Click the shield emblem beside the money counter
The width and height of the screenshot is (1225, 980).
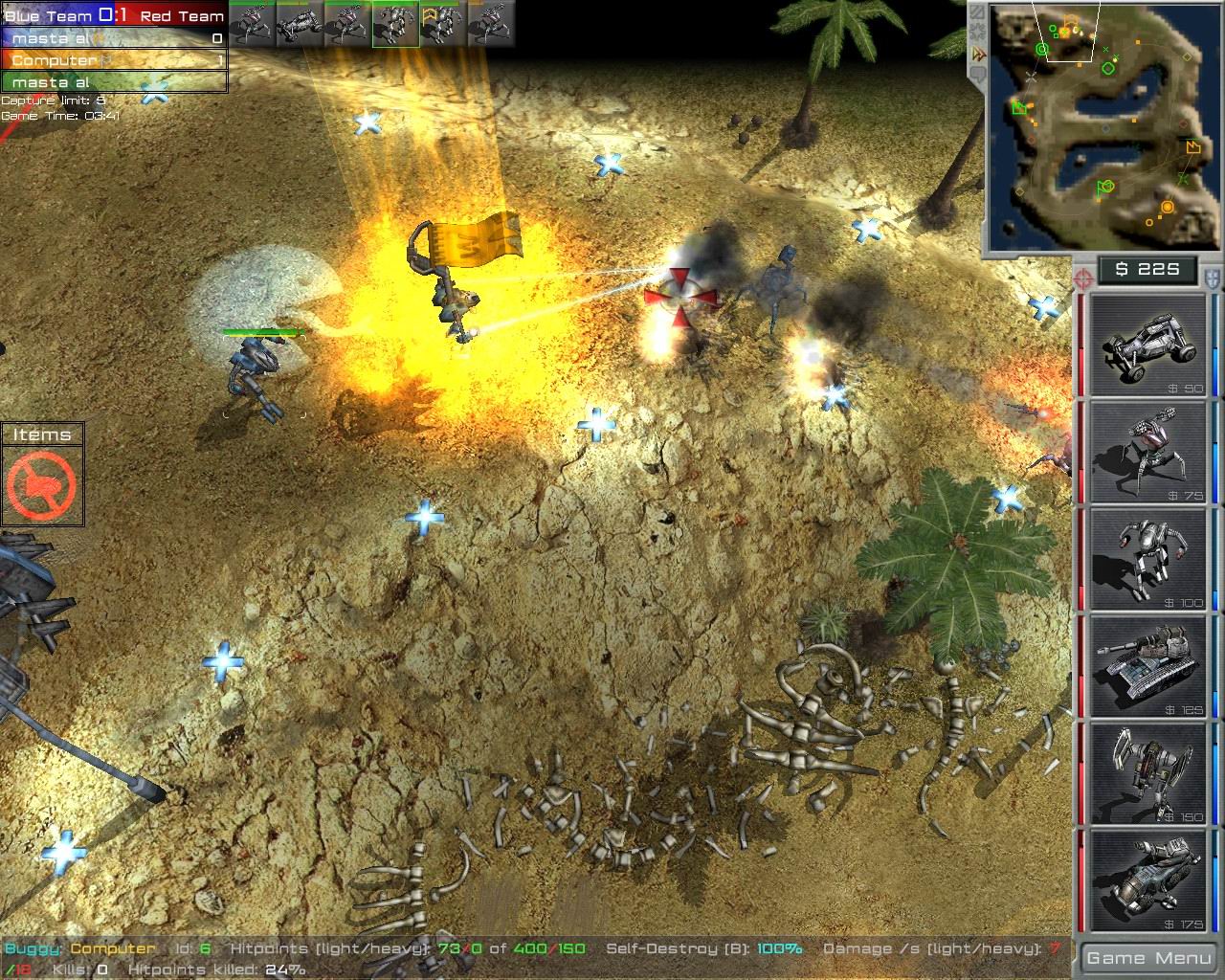click(1211, 278)
